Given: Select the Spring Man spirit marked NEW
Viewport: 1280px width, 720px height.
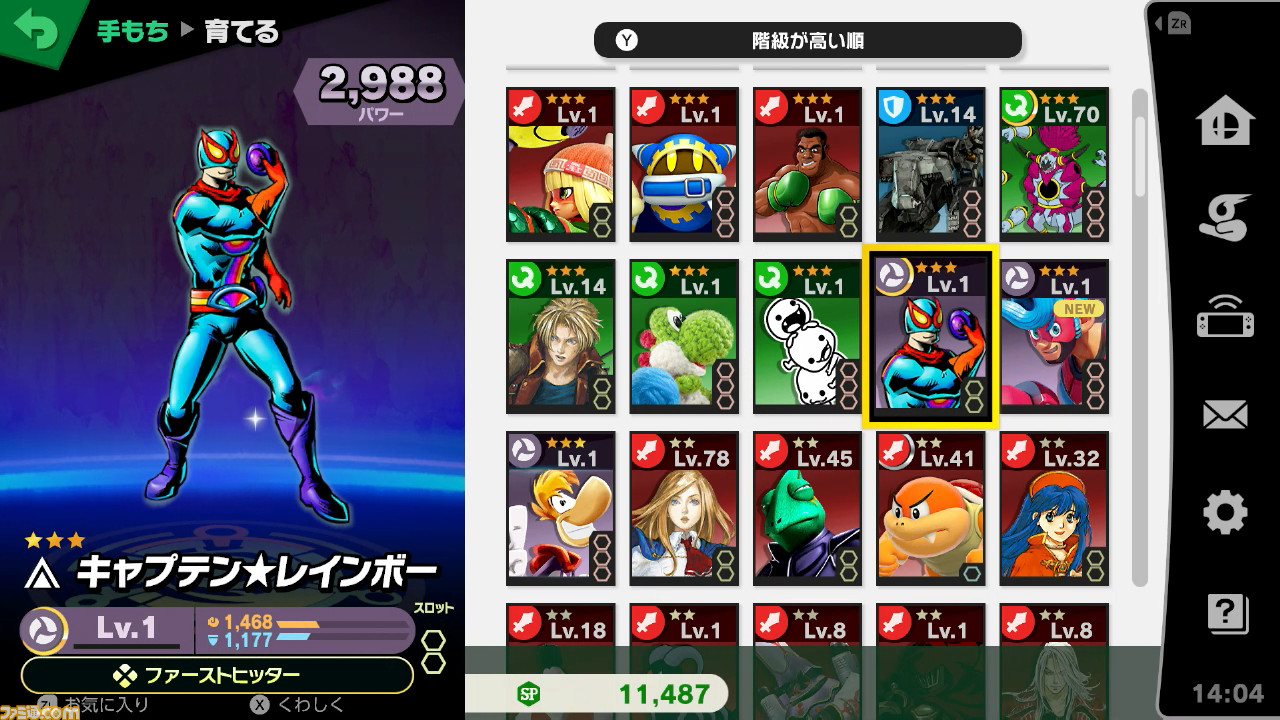Looking at the screenshot, I should click(1053, 337).
